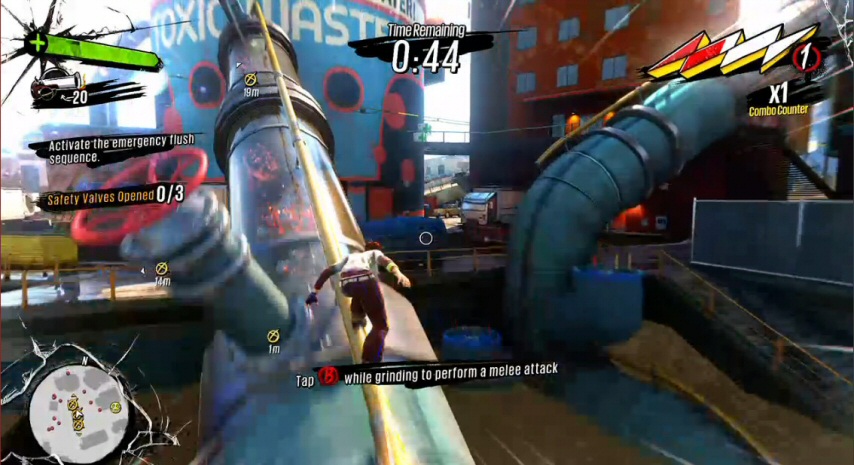The image size is (854, 465).
Task: Click the valve waypoint marker labeled 19m
Action: 250,78
